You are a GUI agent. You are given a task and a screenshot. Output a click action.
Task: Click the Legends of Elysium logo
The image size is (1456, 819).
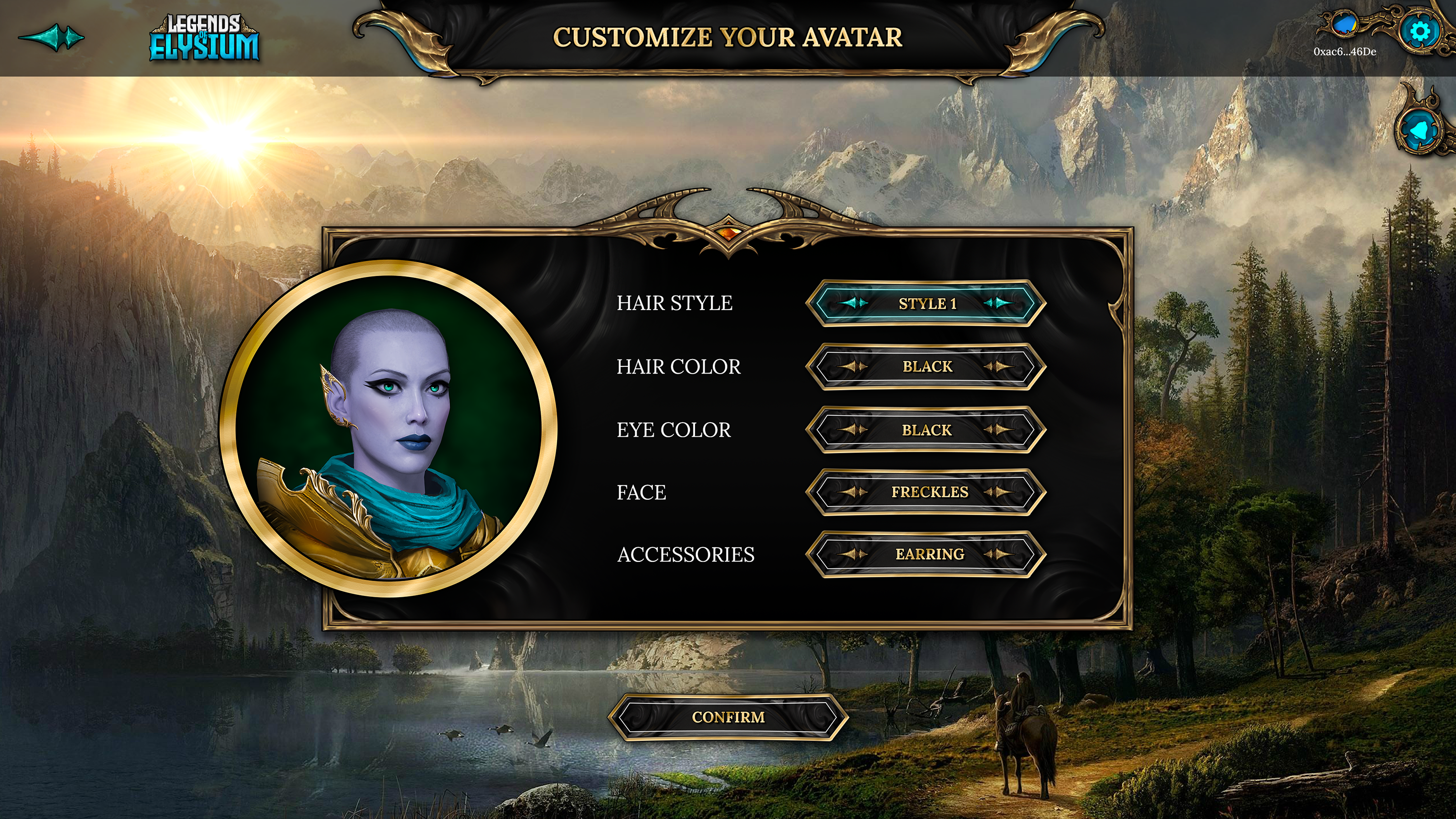(x=204, y=38)
